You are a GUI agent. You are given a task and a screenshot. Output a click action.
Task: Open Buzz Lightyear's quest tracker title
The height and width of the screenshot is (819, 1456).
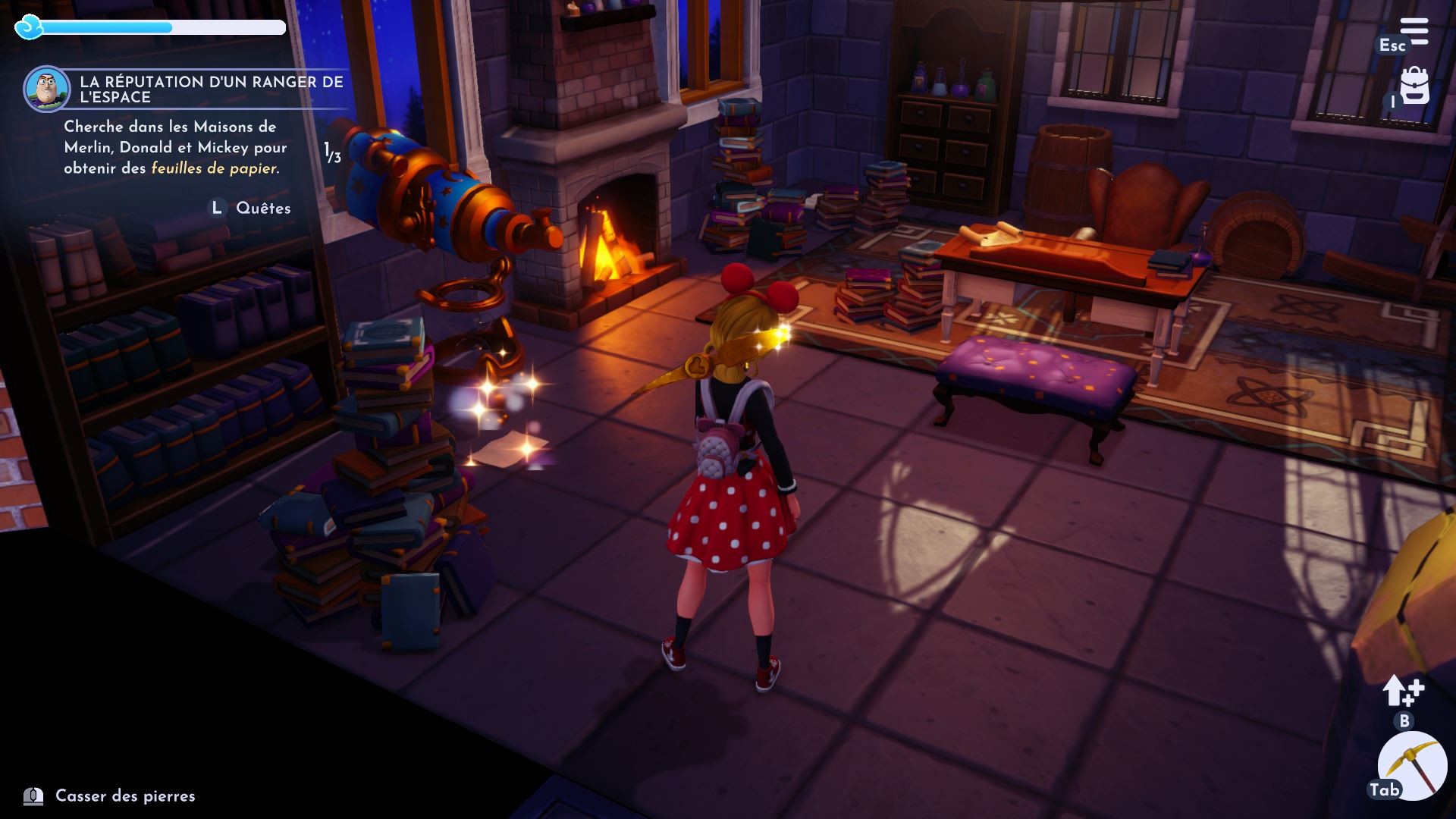pyautogui.click(x=212, y=89)
